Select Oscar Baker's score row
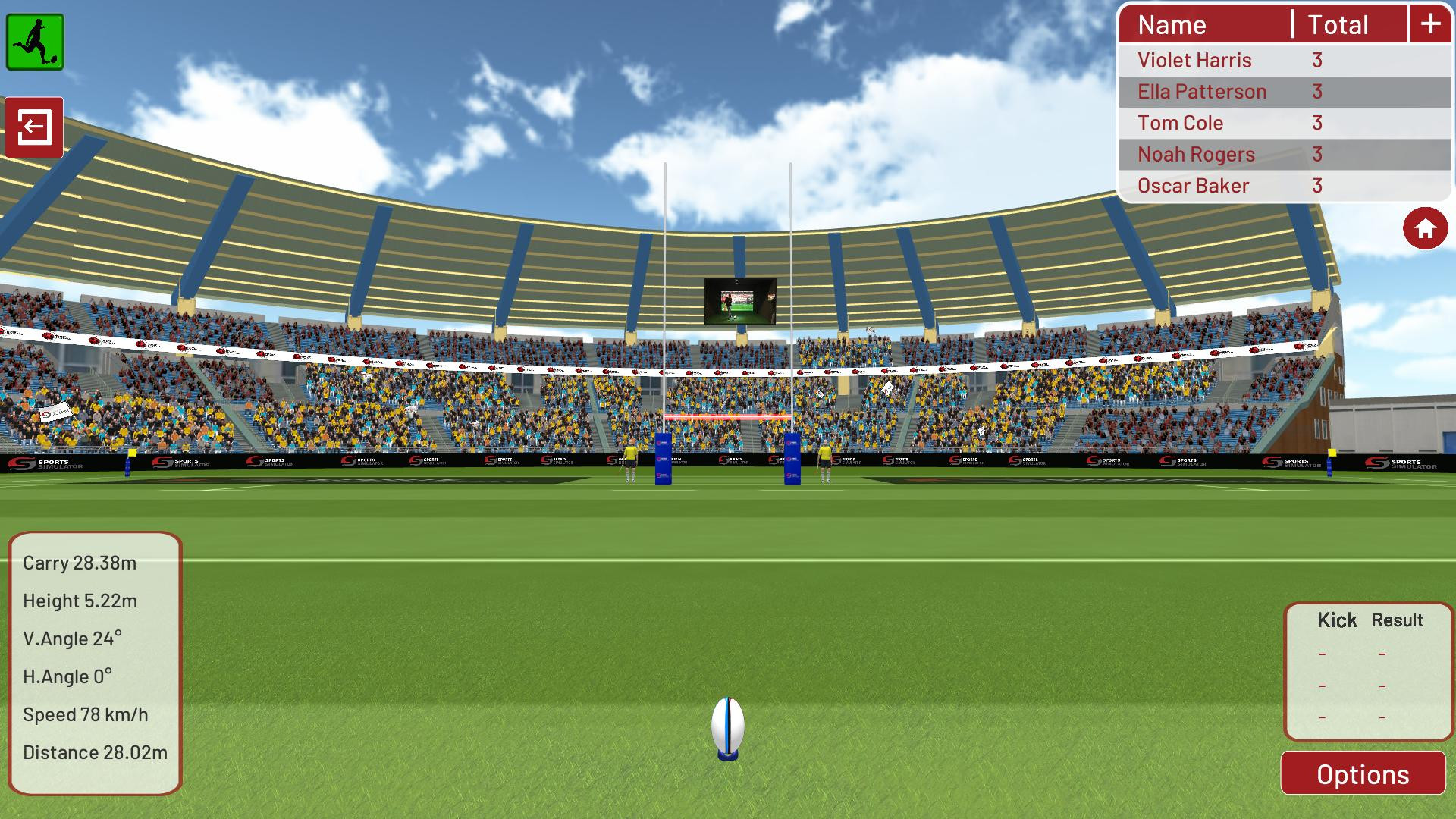 [x=1194, y=185]
